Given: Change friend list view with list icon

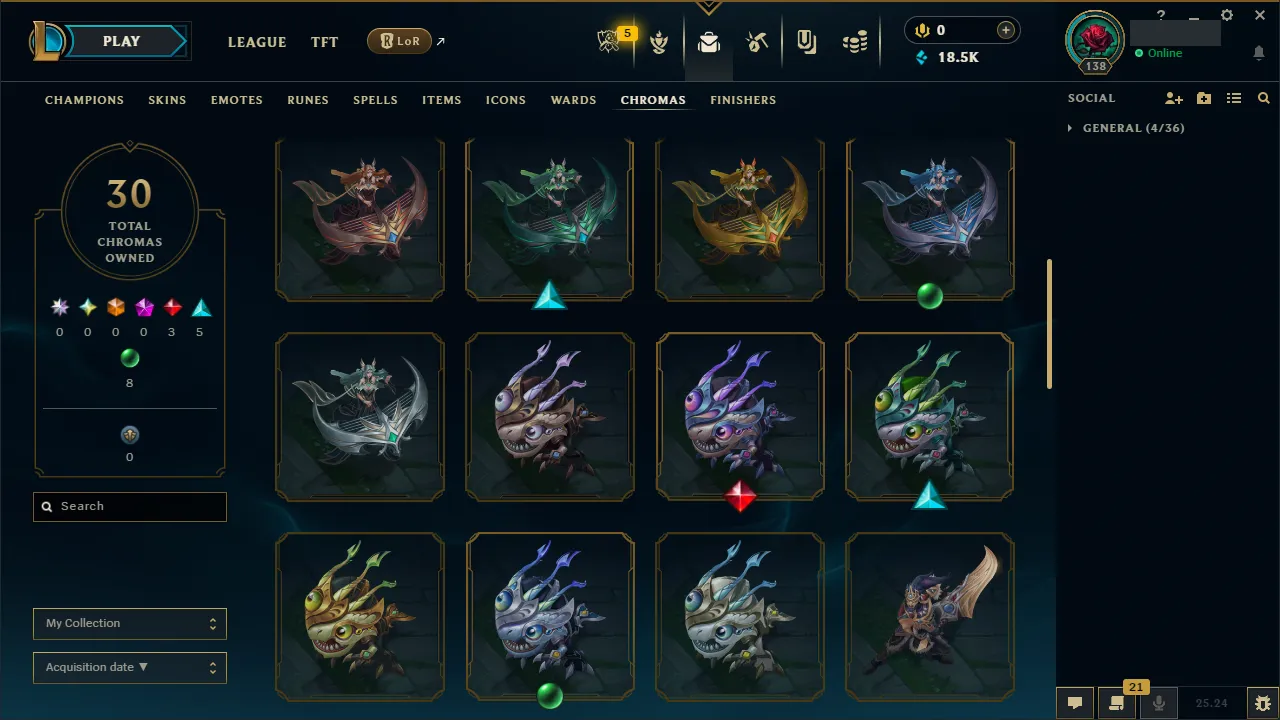Looking at the screenshot, I should coord(1234,97).
